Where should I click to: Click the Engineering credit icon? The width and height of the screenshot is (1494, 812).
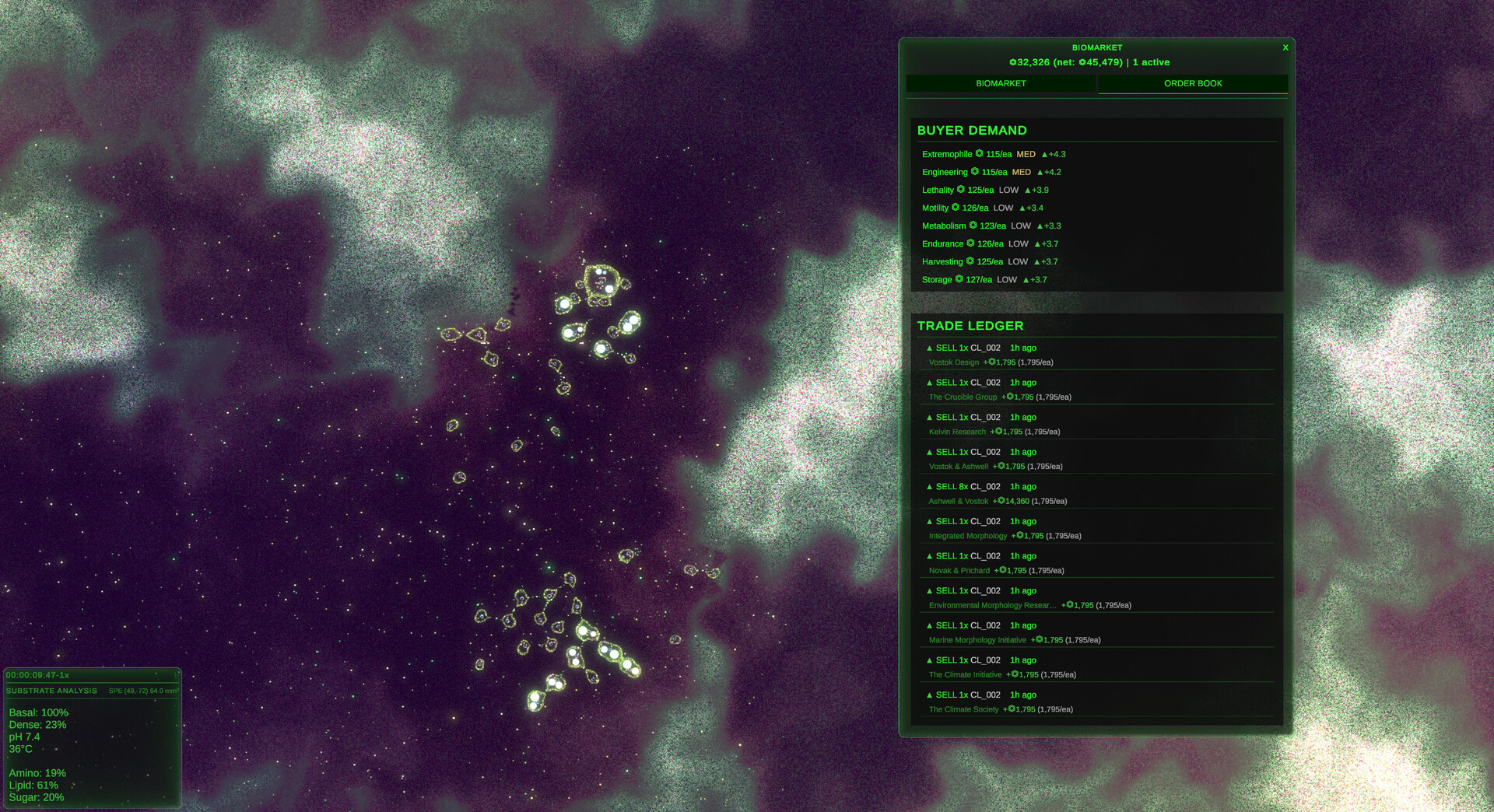[975, 172]
